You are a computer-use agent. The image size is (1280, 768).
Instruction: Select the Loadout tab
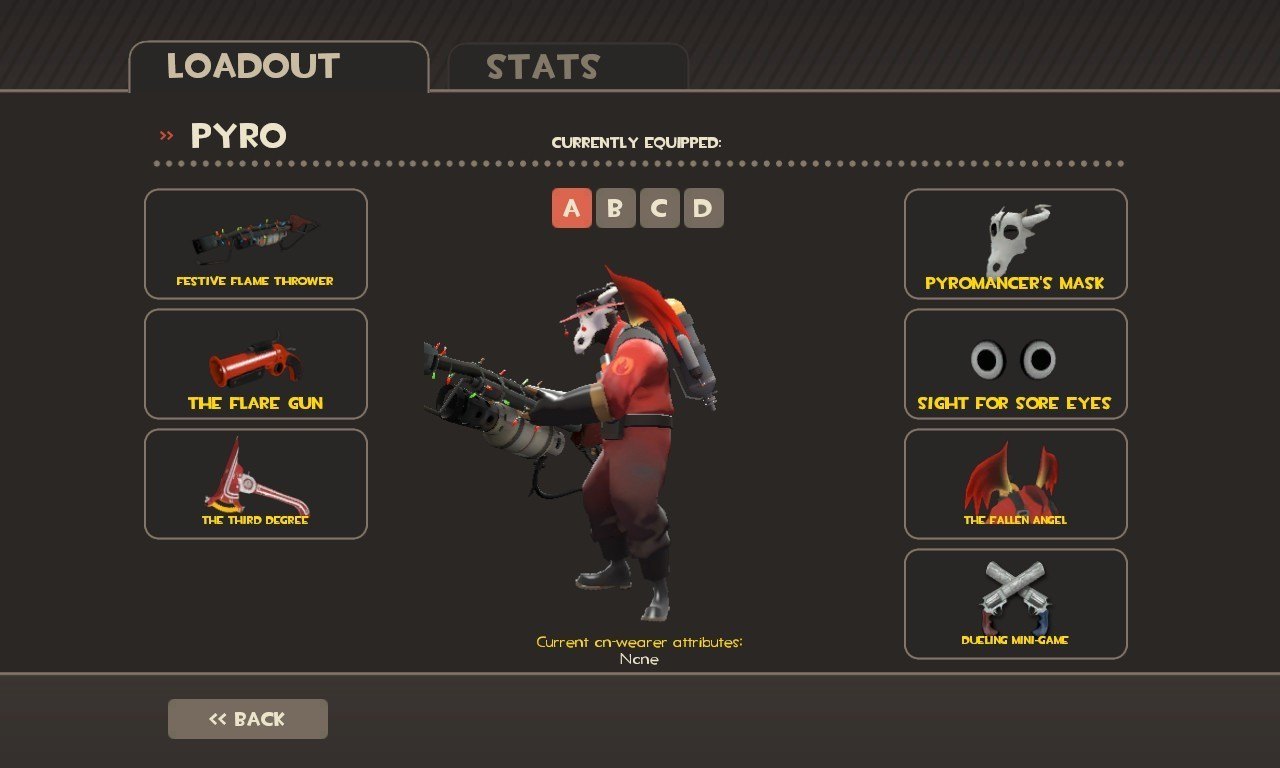(278, 67)
